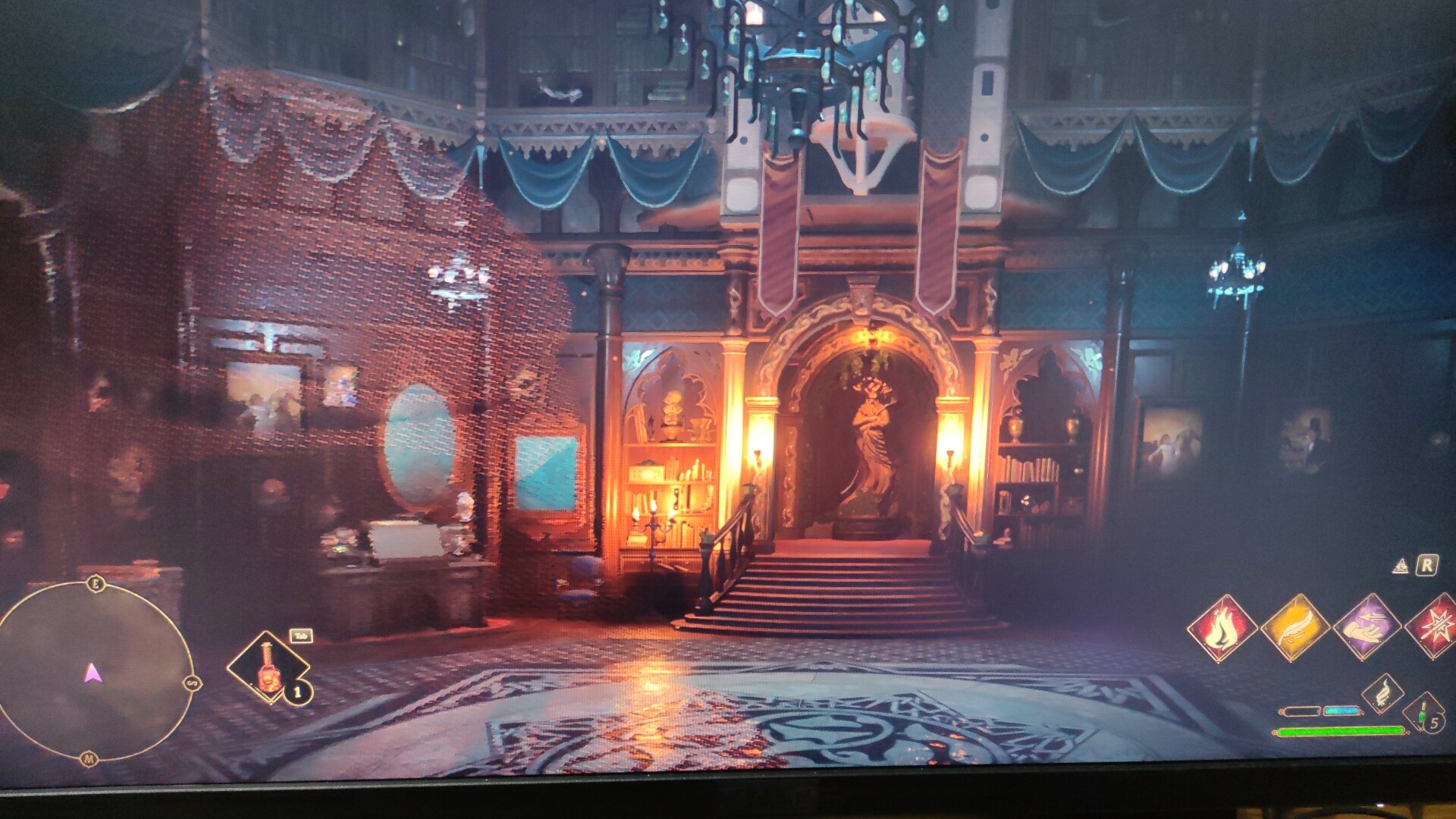1456x819 pixels.
Task: Click the Revelio pyramid icon
Action: 1401,566
